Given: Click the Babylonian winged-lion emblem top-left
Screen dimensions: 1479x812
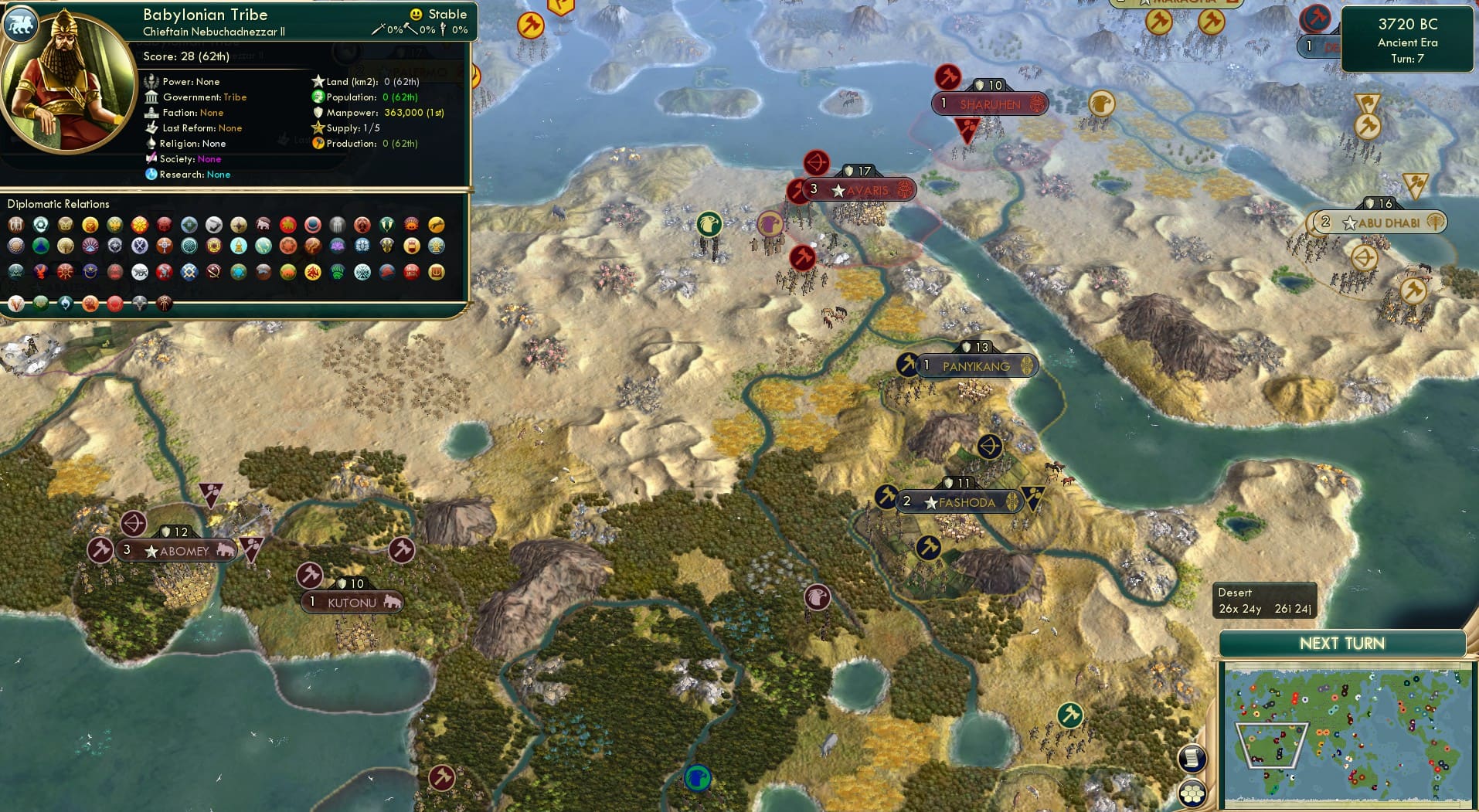Looking at the screenshot, I should point(21,24).
